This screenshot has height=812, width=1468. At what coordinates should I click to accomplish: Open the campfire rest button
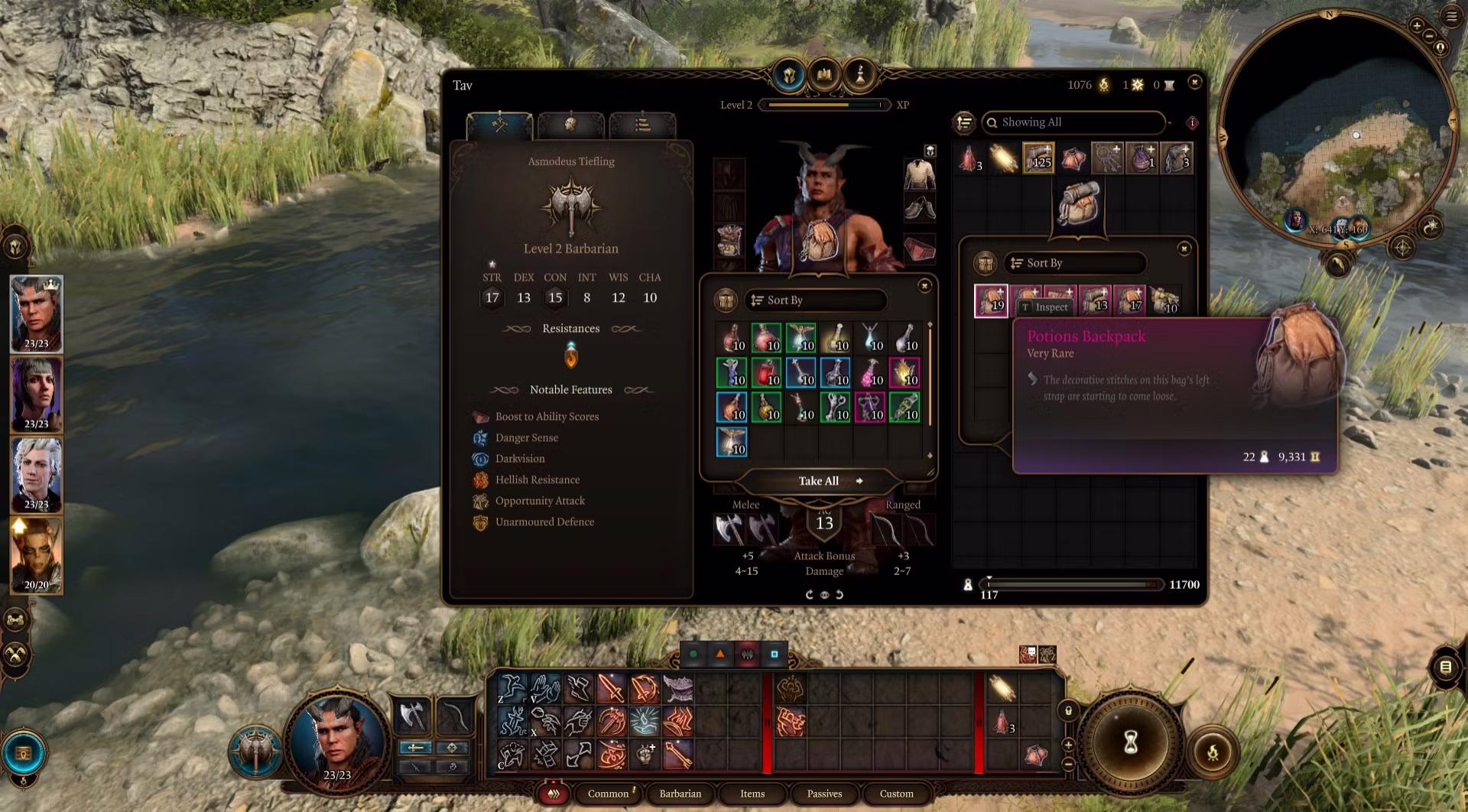coord(1212,752)
